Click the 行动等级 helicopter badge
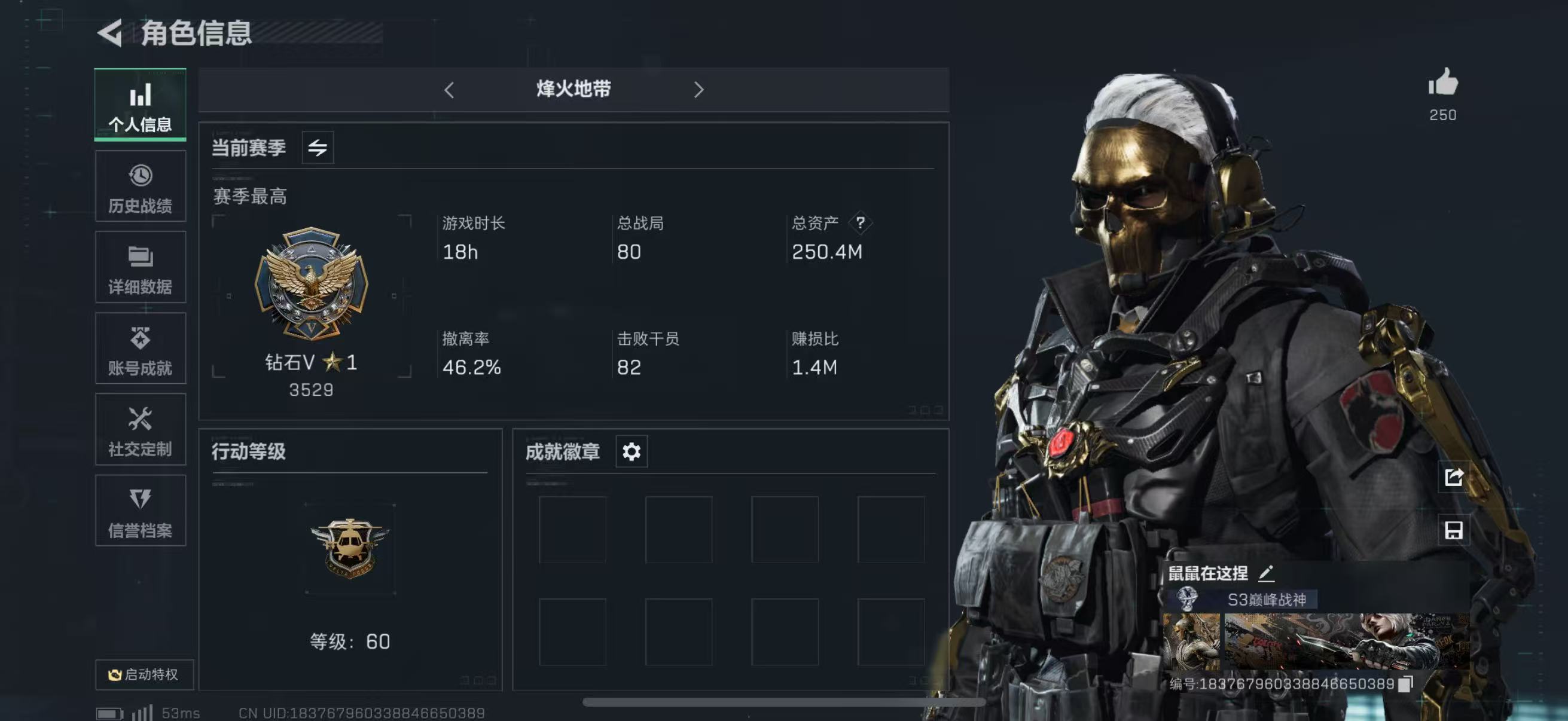 349,548
